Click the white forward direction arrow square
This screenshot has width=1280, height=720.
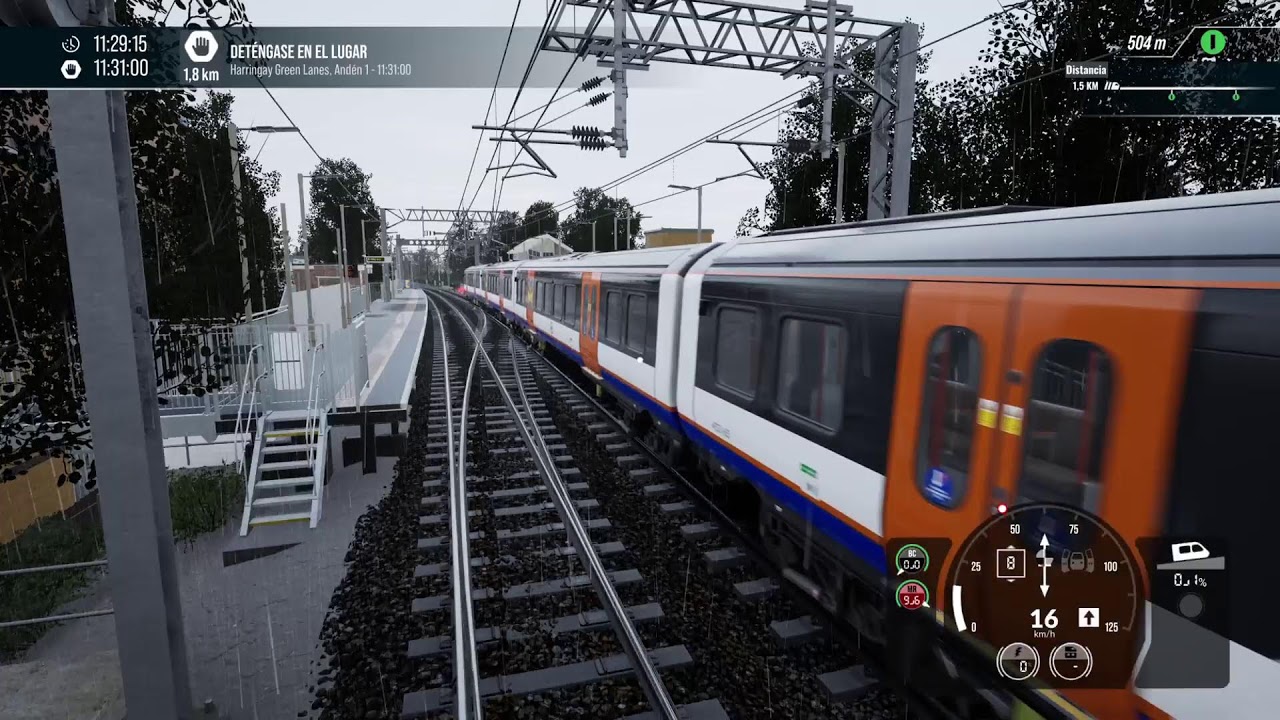pos(1088,618)
